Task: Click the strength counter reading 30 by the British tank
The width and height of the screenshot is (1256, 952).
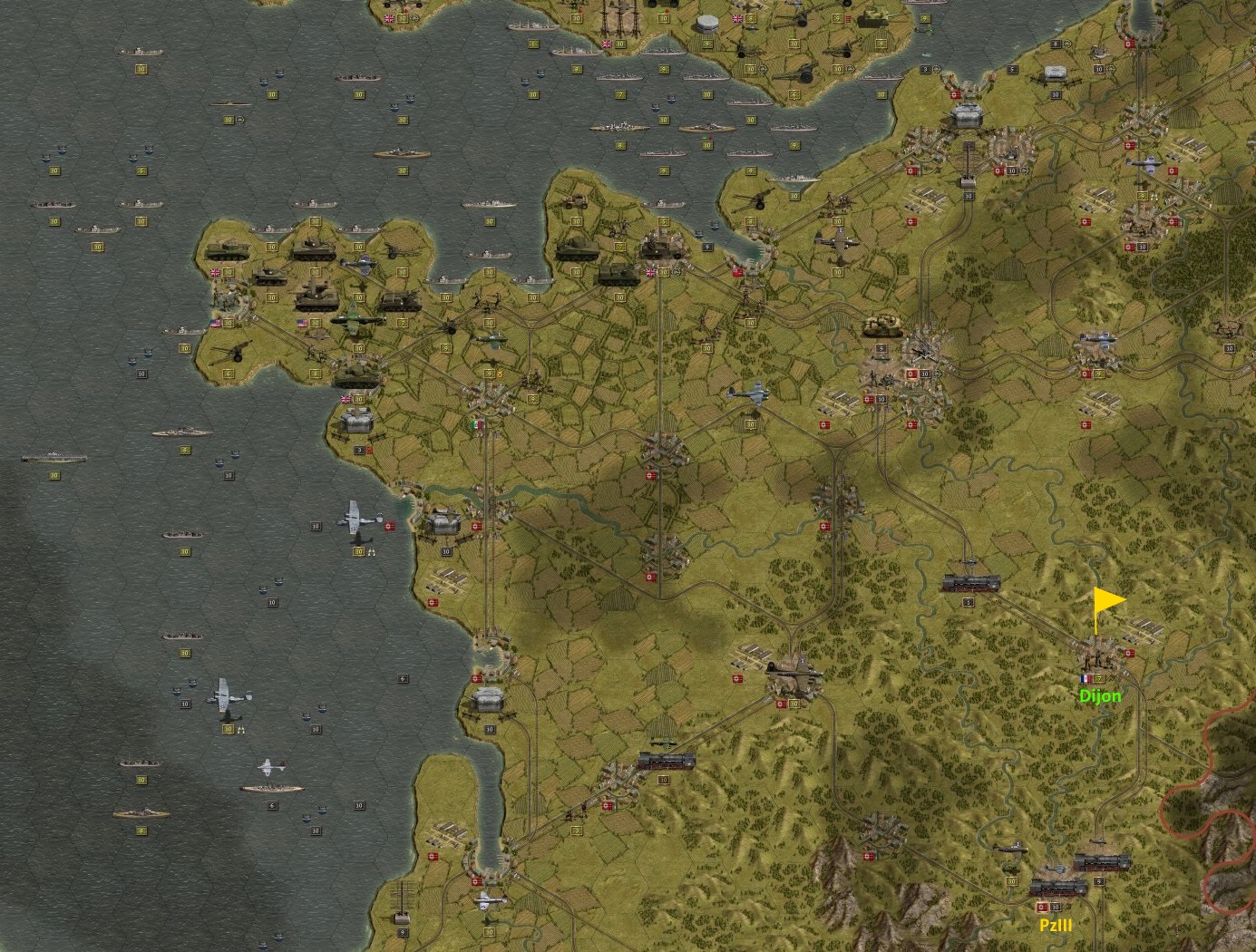Action: pyautogui.click(x=228, y=273)
